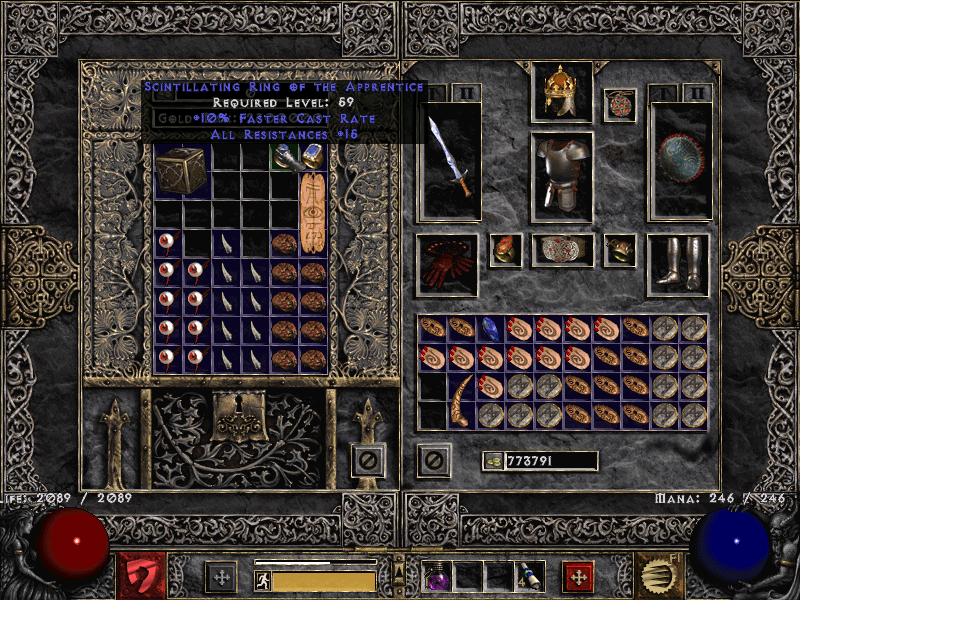This screenshot has height=630, width=962.
Task: Select the equipped sword weapon slot
Action: tap(450, 160)
